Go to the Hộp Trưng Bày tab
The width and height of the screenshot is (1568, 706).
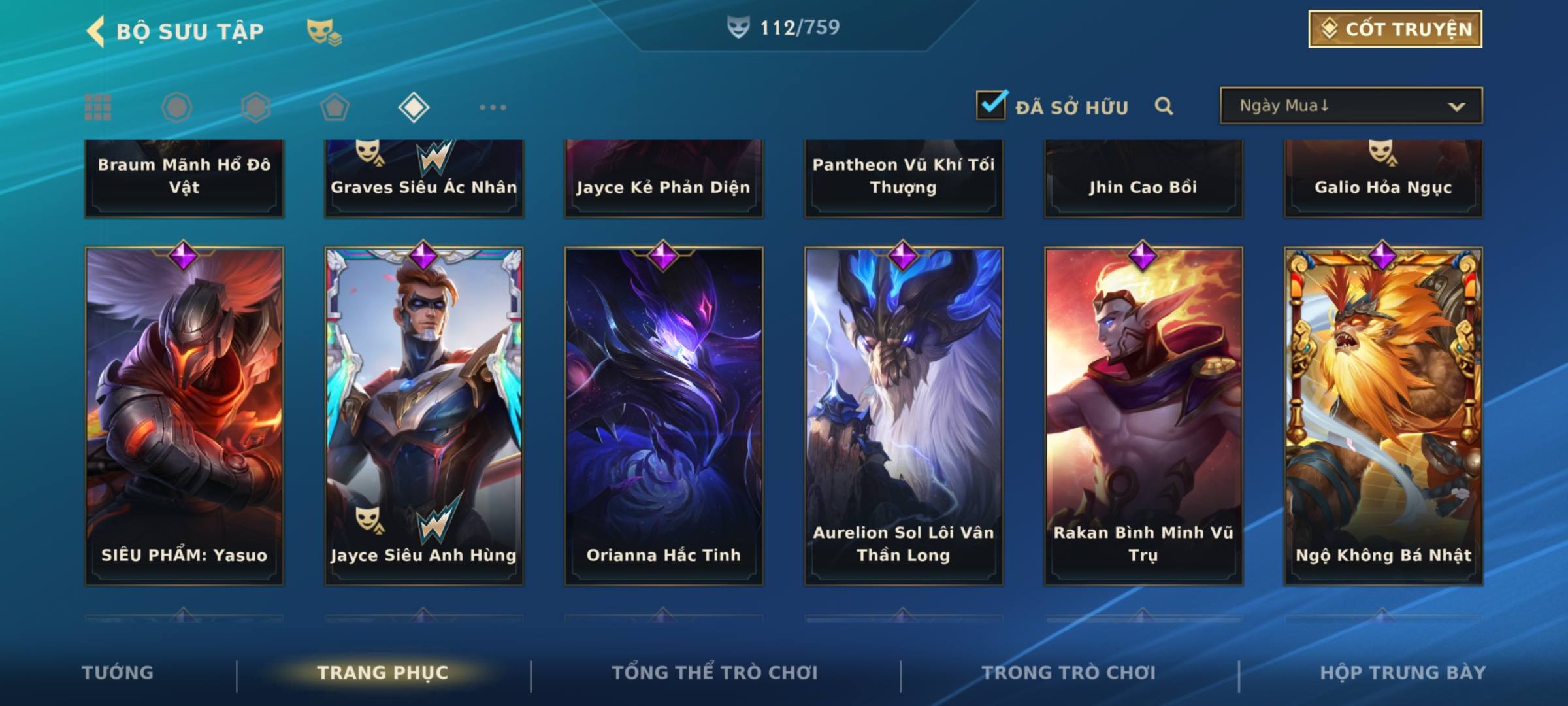[x=1403, y=673]
